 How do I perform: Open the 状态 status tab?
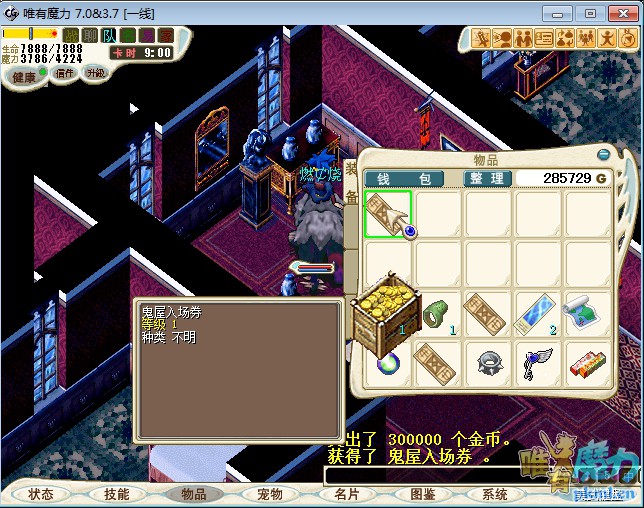click(x=41, y=494)
